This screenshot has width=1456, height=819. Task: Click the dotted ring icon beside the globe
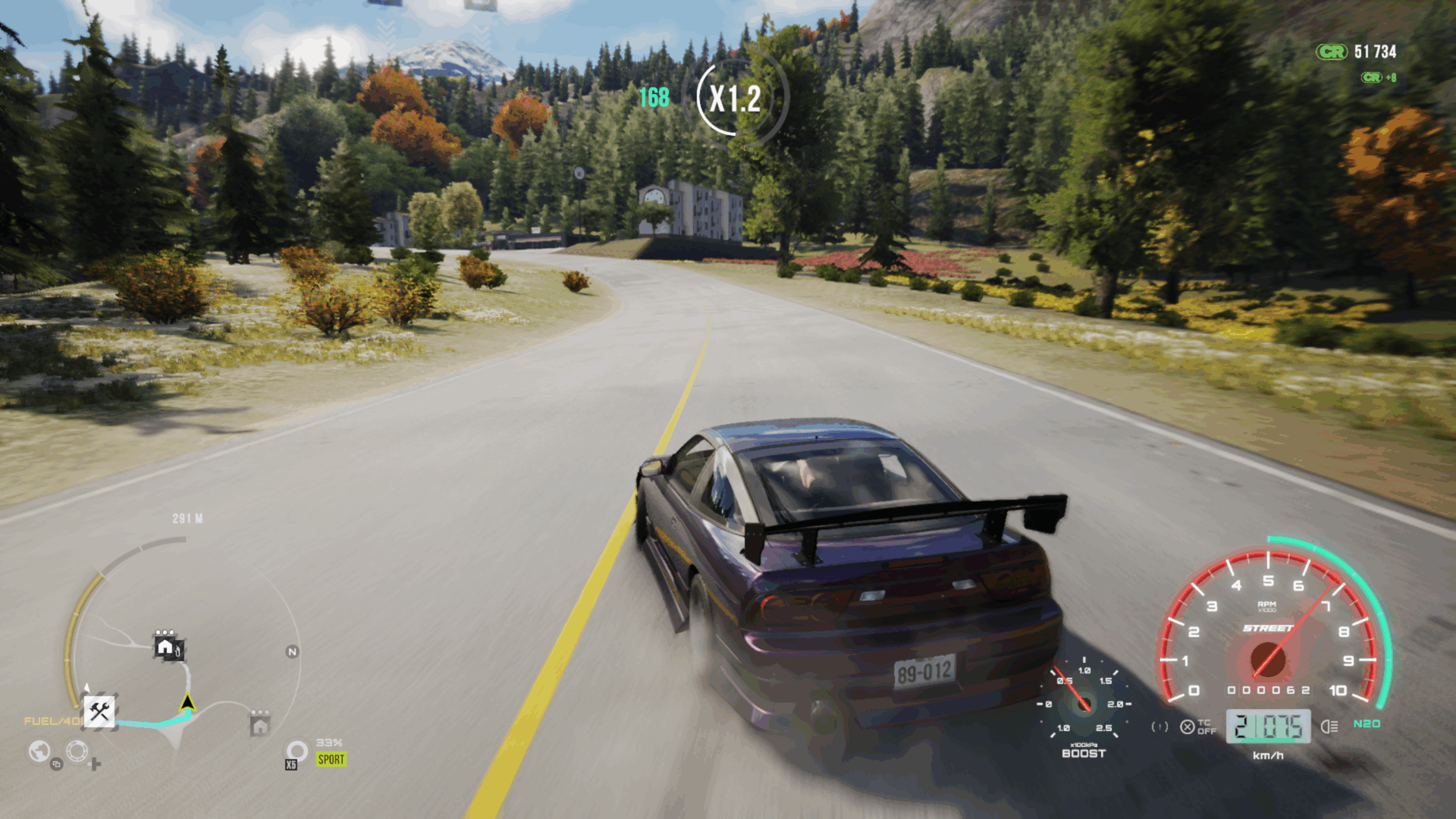point(77,752)
